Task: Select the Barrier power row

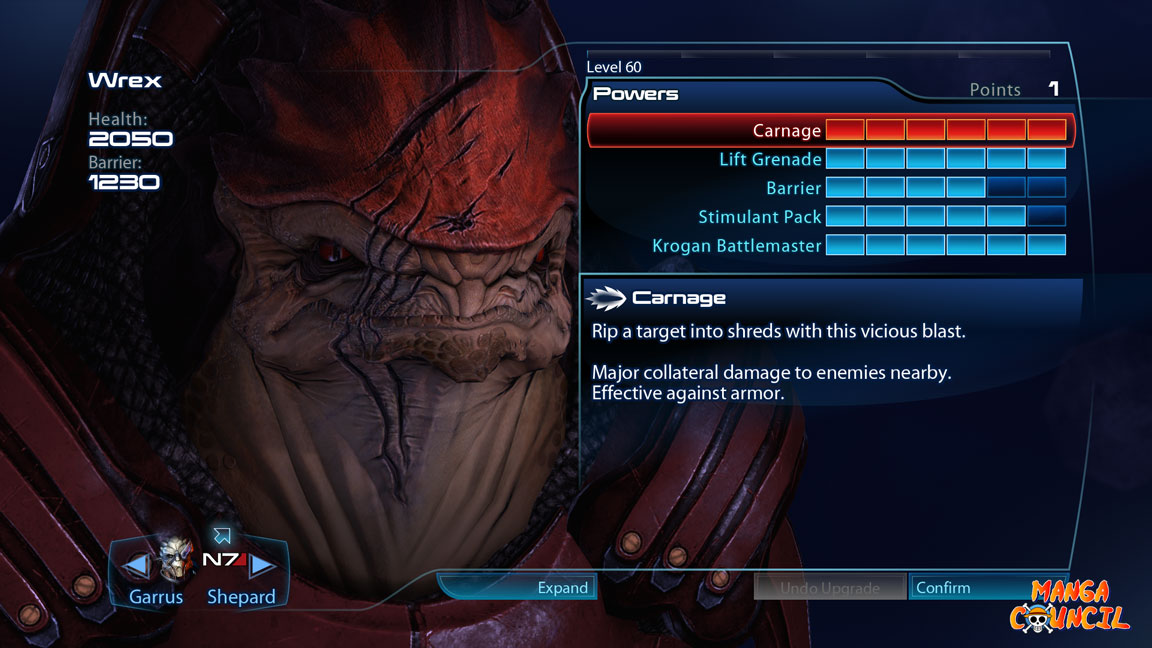Action: (793, 188)
